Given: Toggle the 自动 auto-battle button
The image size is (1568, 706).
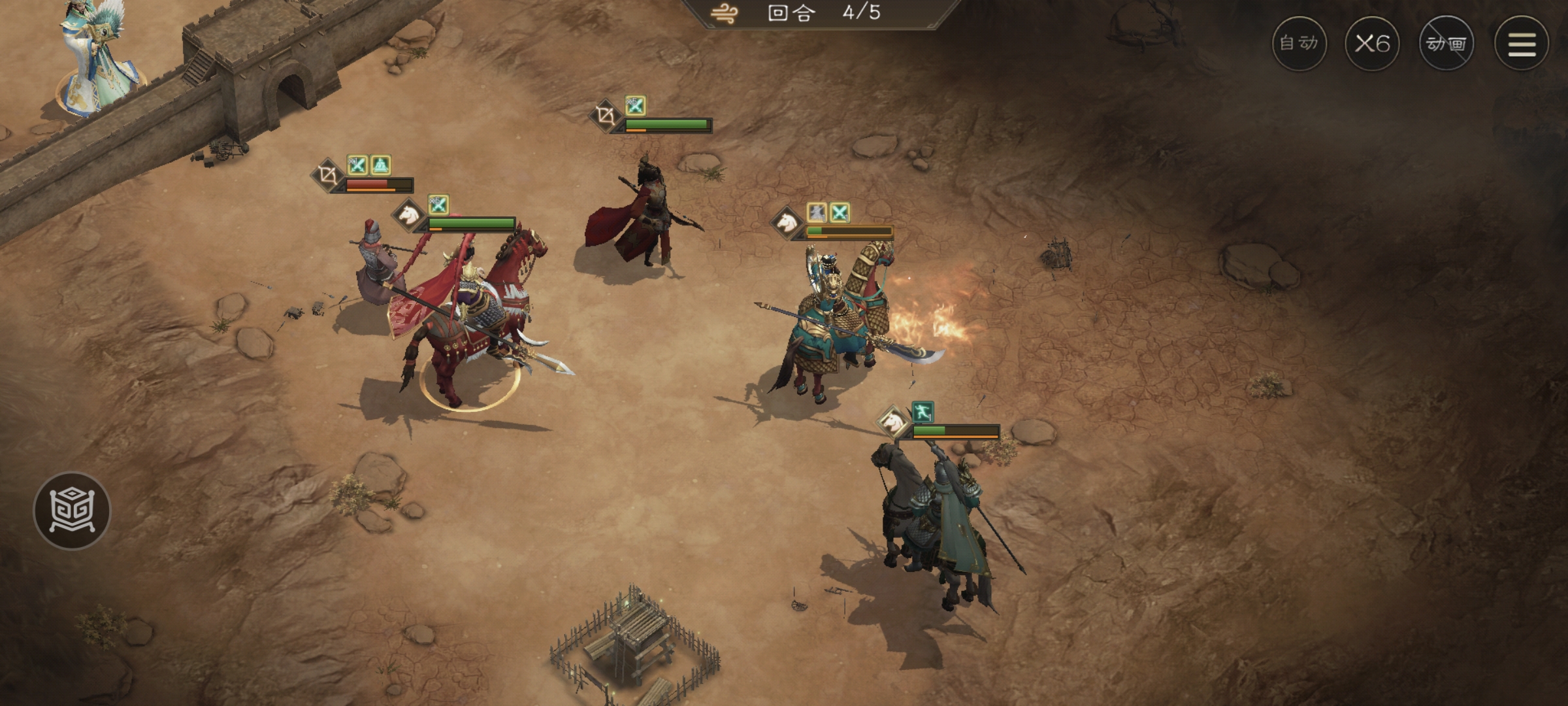Looking at the screenshot, I should (x=1299, y=44).
